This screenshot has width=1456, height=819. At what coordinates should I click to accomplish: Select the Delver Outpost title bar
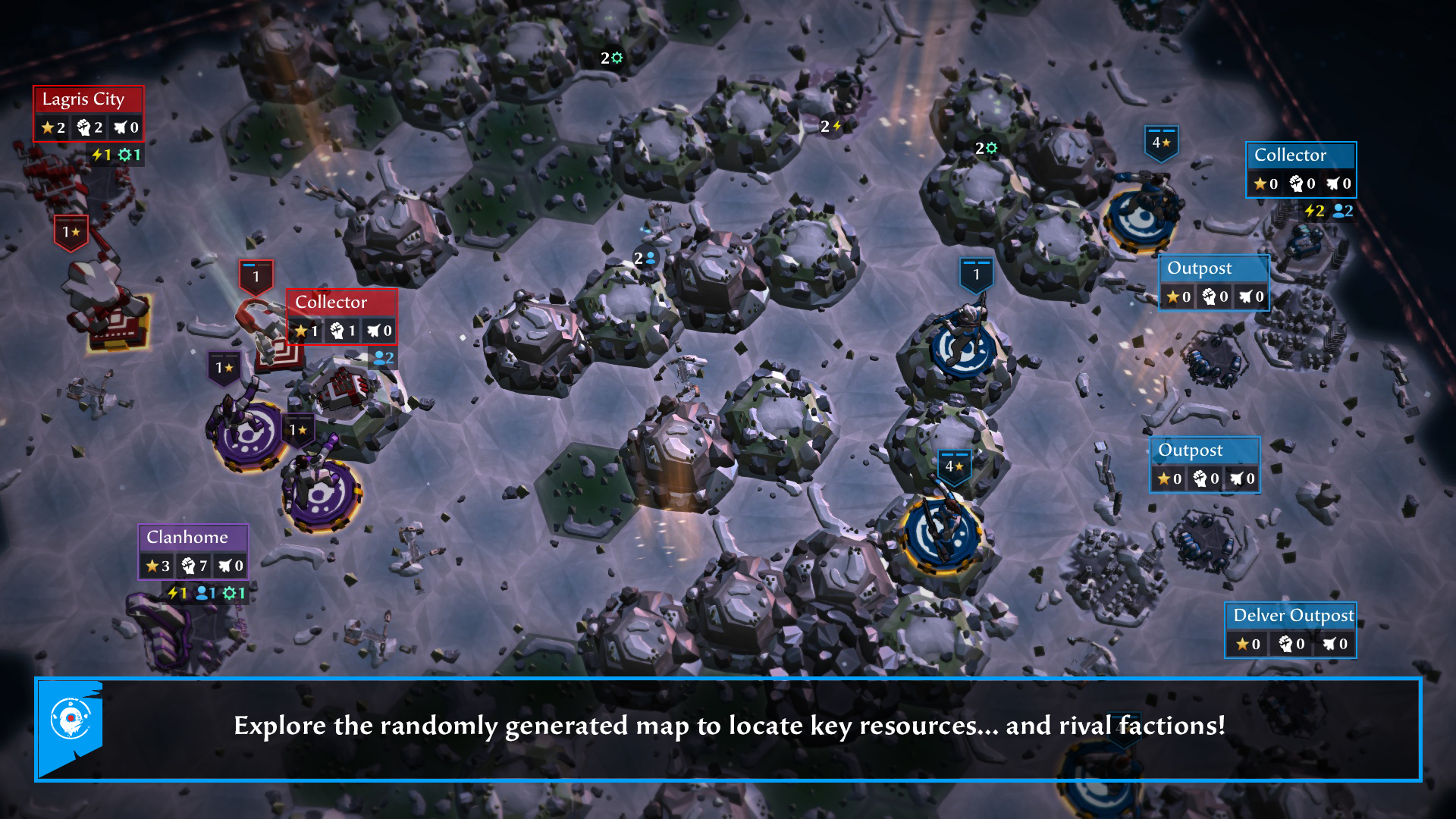[1291, 616]
